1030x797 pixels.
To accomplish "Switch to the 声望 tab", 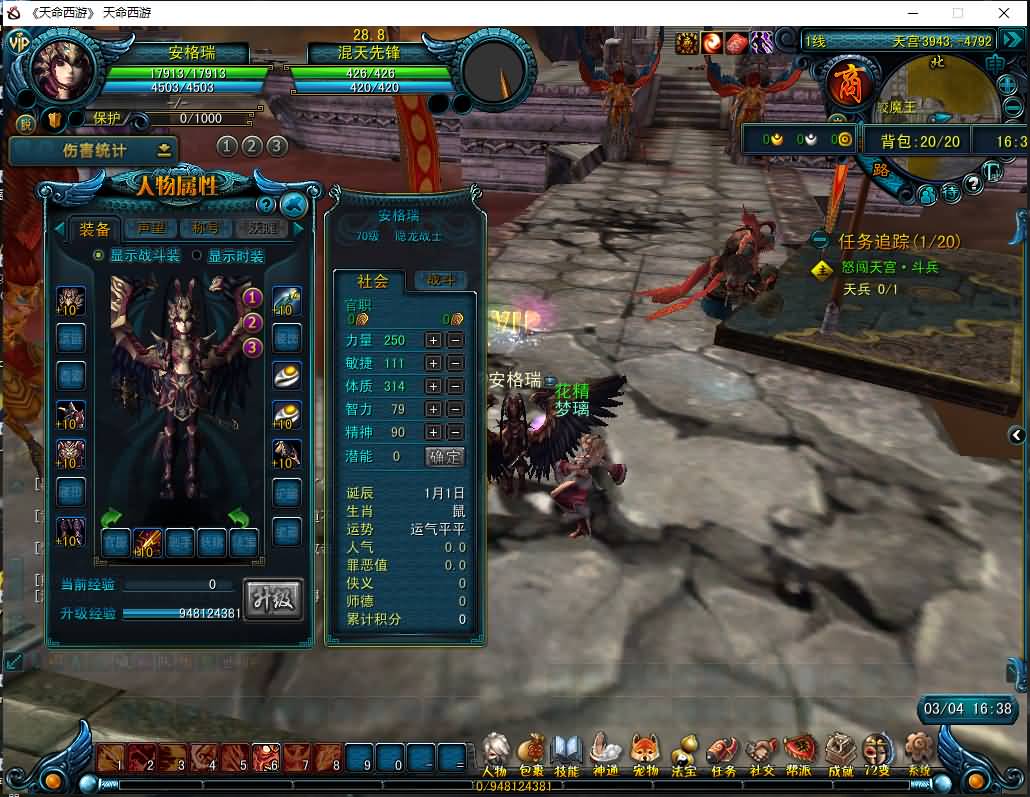I will (151, 228).
